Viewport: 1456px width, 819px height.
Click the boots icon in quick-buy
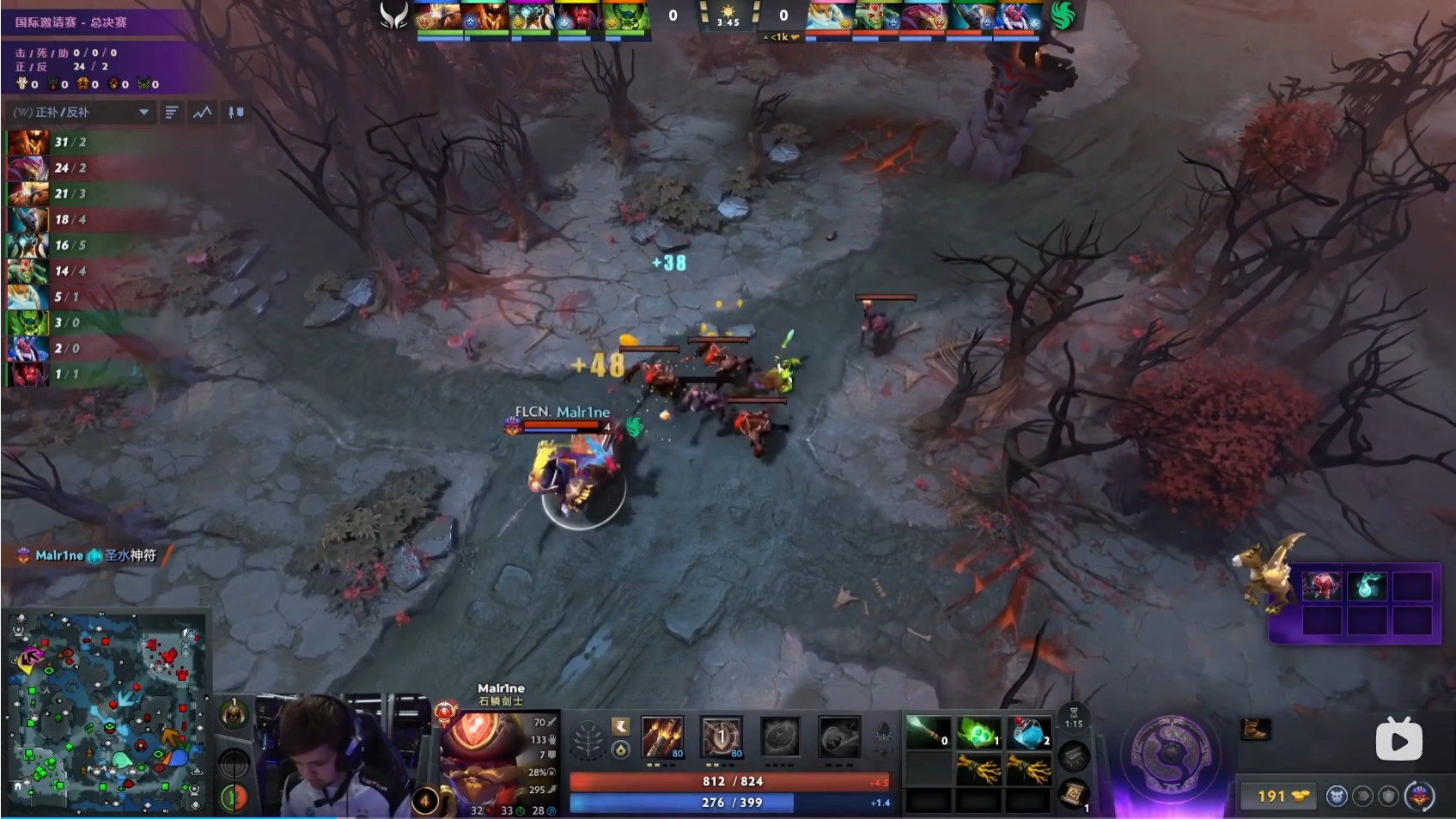(1255, 730)
